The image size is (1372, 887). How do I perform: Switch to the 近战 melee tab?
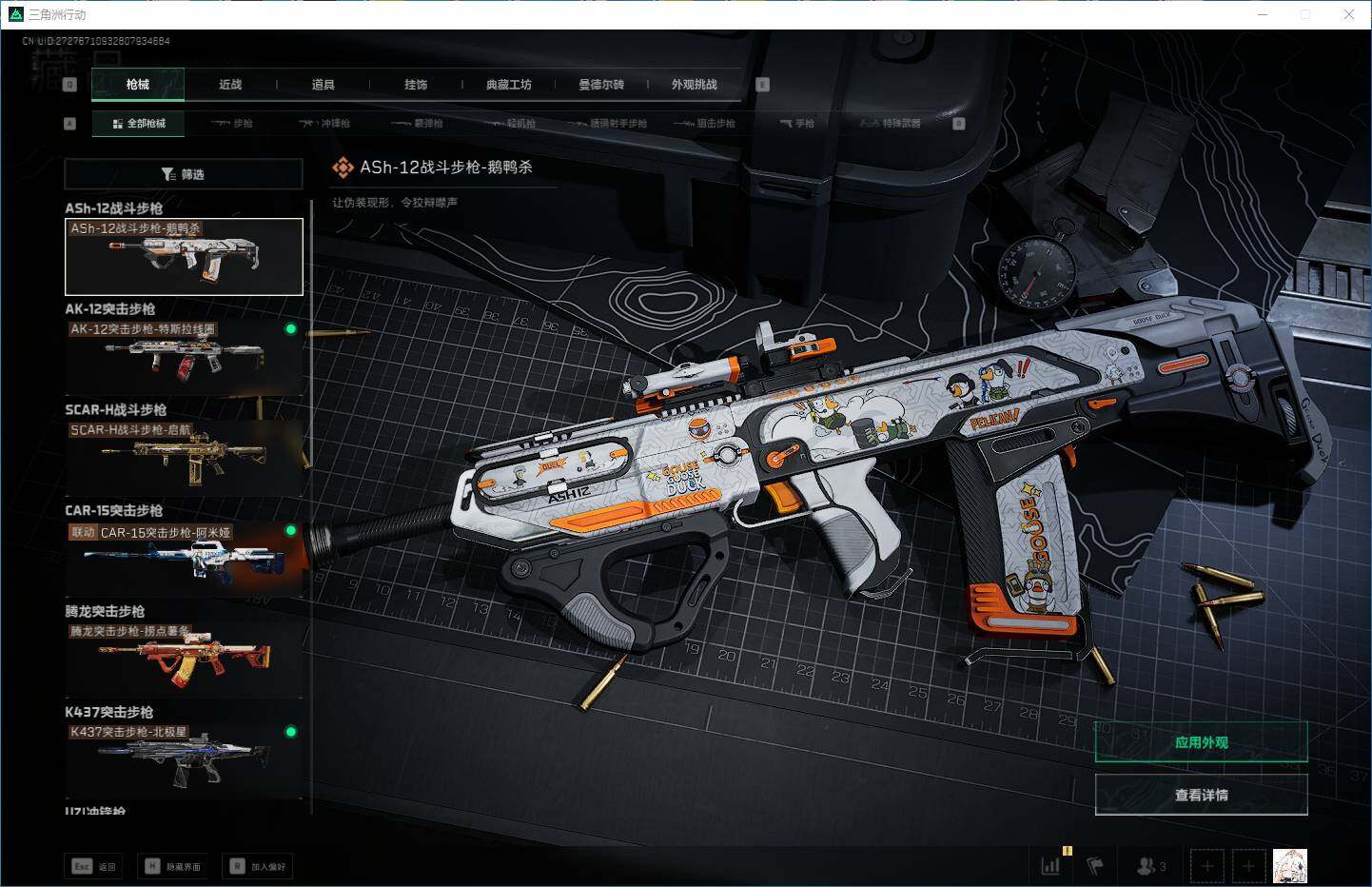pos(230,85)
